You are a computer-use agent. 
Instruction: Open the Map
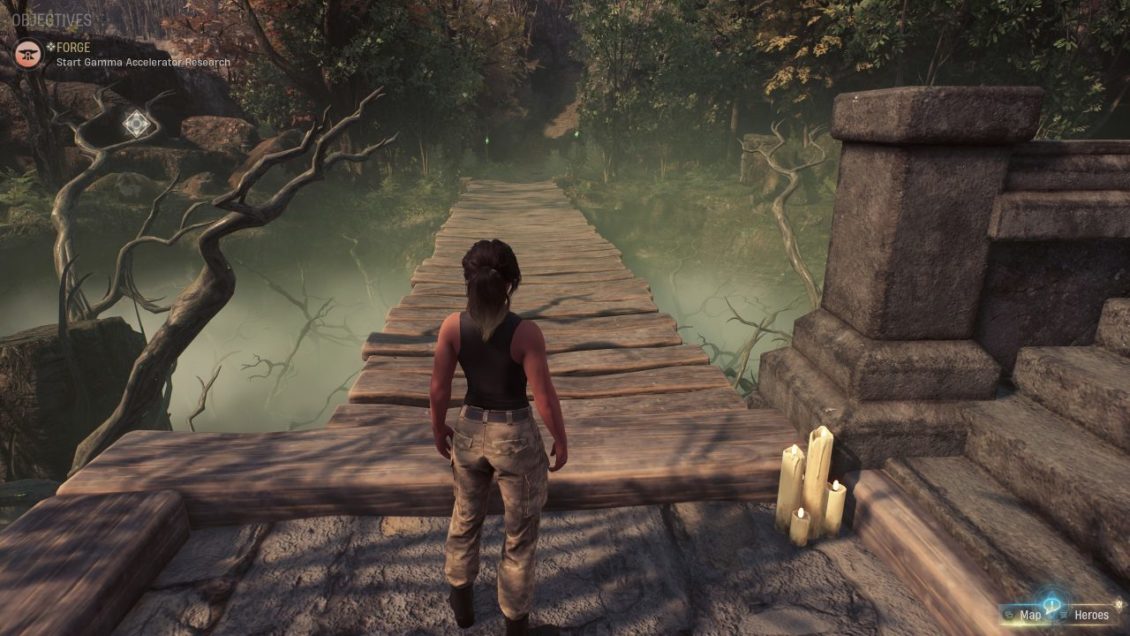1029,614
